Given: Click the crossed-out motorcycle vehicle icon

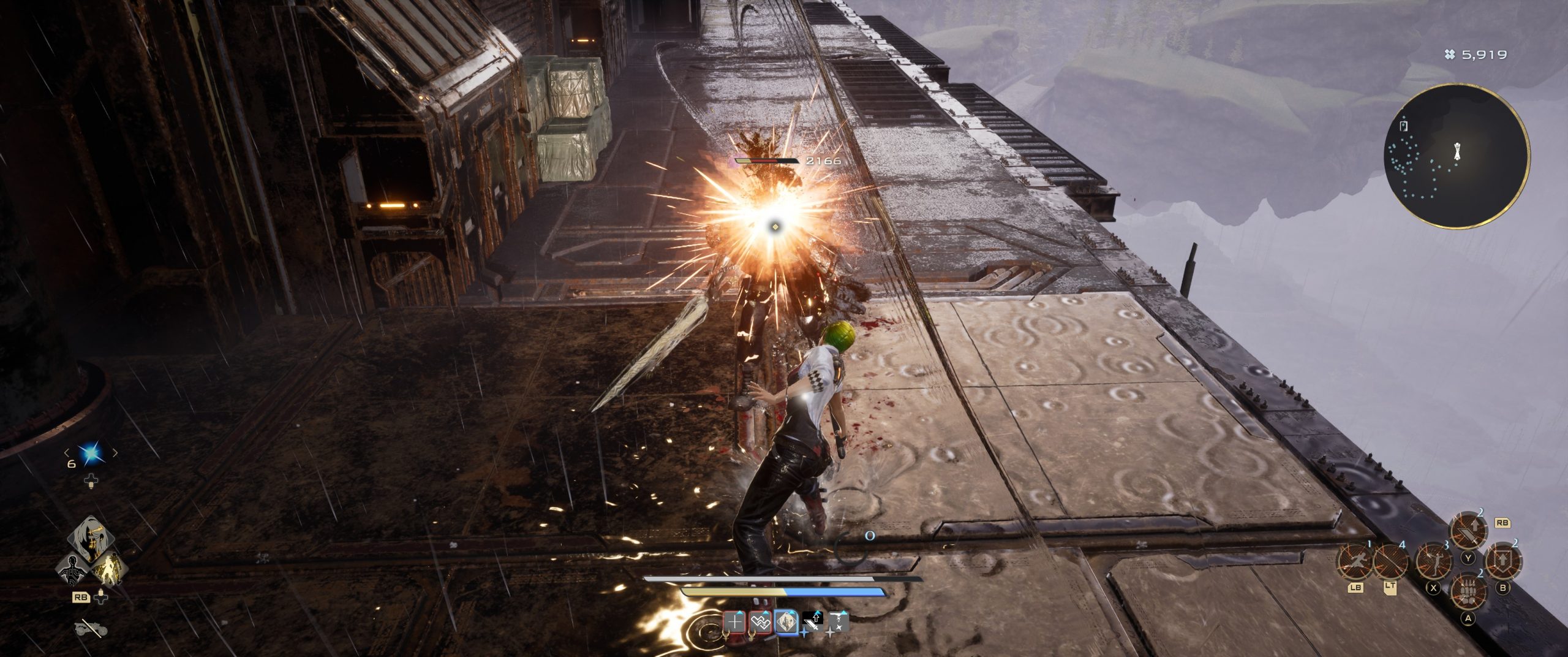Looking at the screenshot, I should pos(91,628).
